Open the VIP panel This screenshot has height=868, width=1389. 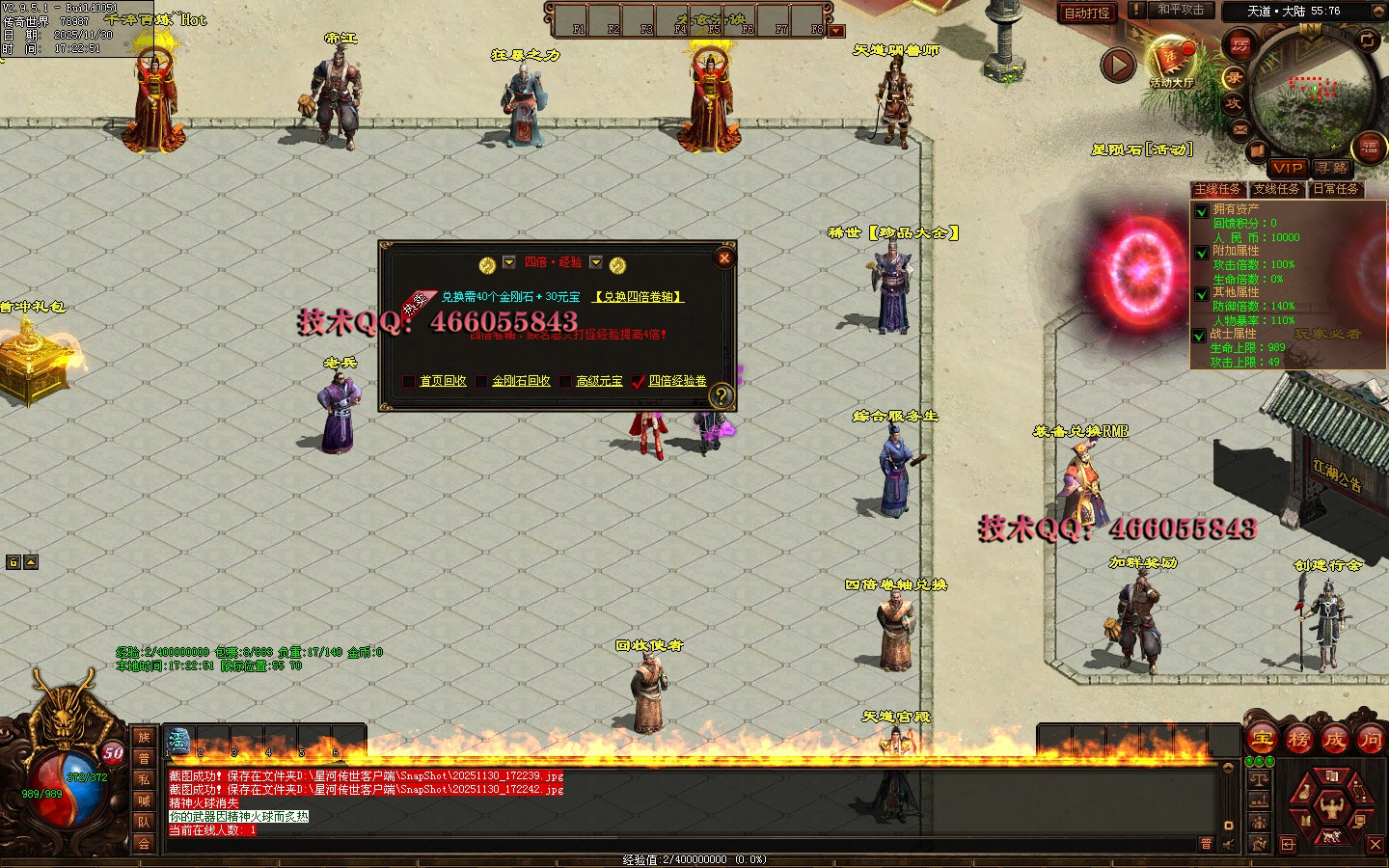tap(1287, 168)
